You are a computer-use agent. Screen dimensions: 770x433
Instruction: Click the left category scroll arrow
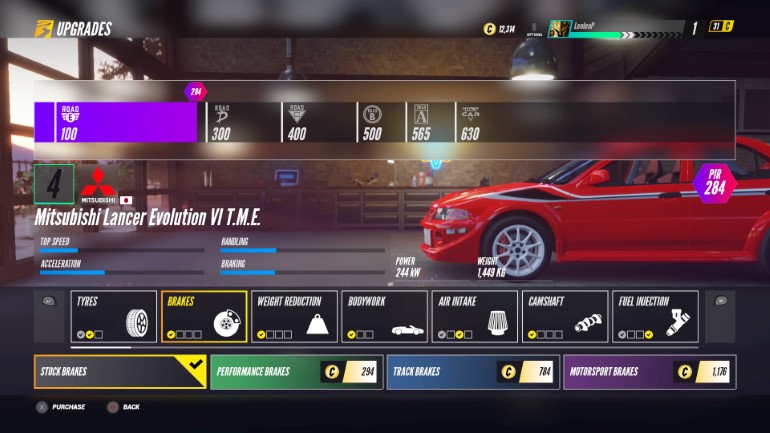[x=48, y=300]
